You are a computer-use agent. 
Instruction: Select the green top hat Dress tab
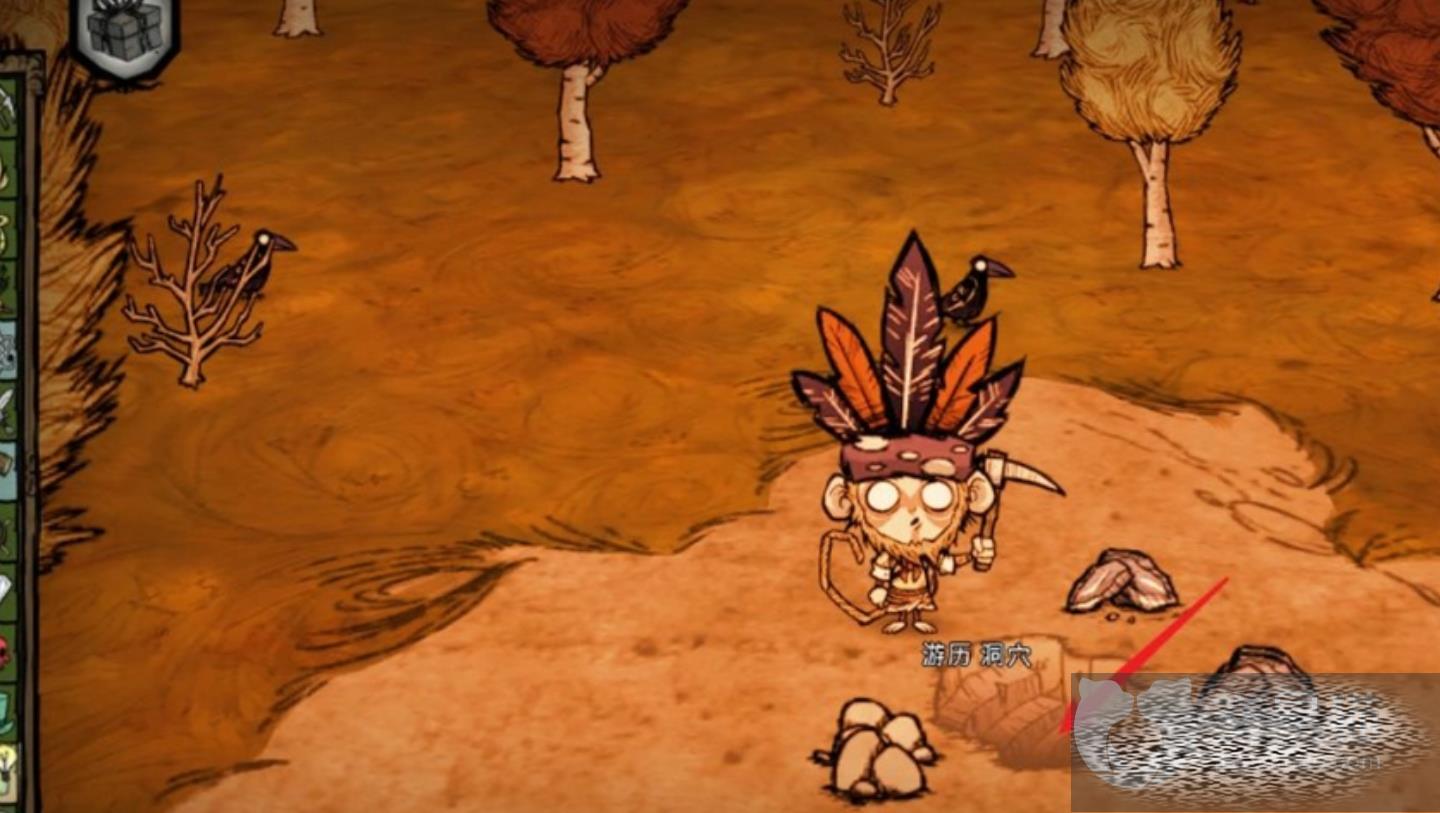[8, 709]
